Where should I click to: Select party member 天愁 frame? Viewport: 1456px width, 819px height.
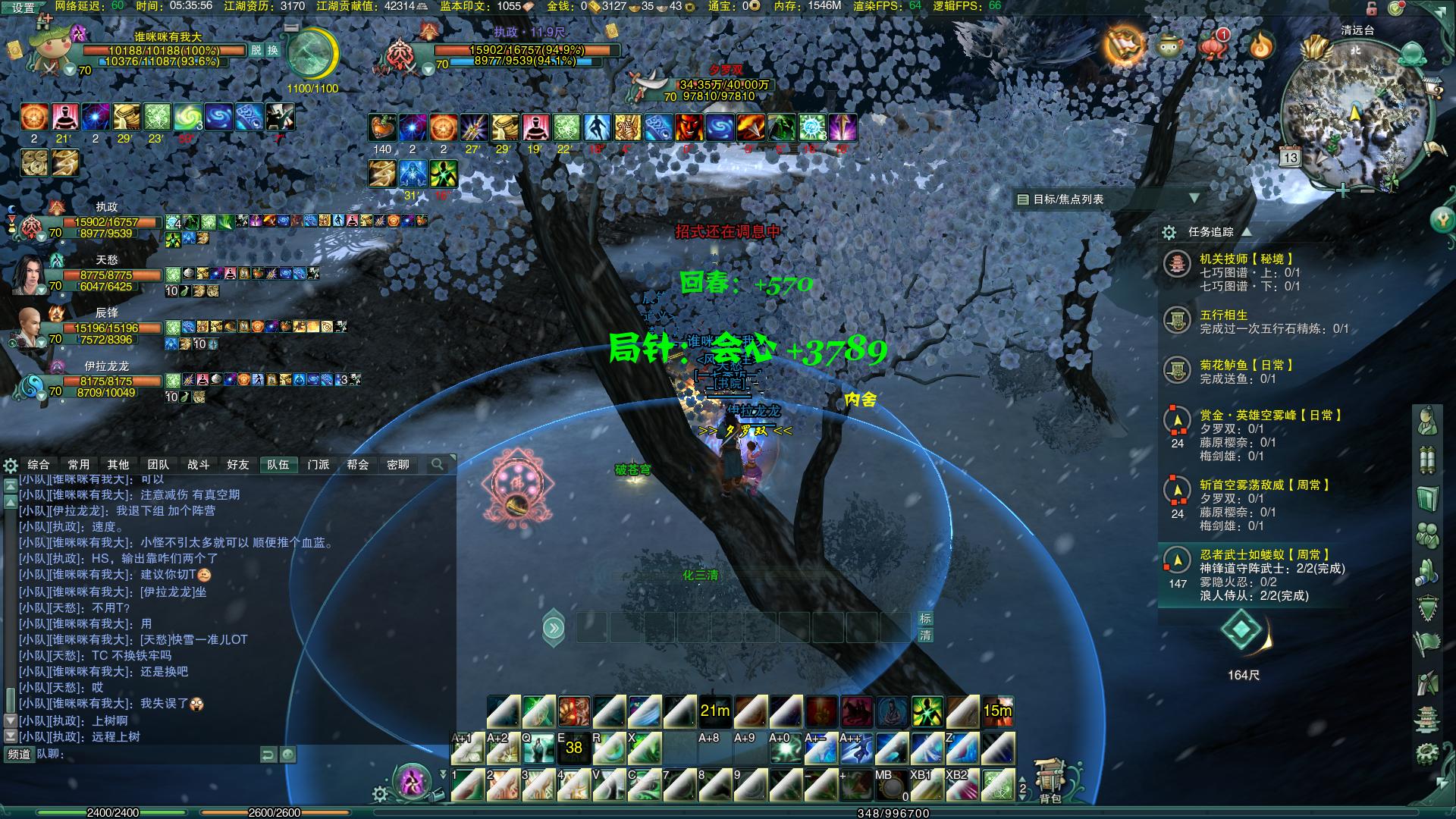[106, 276]
